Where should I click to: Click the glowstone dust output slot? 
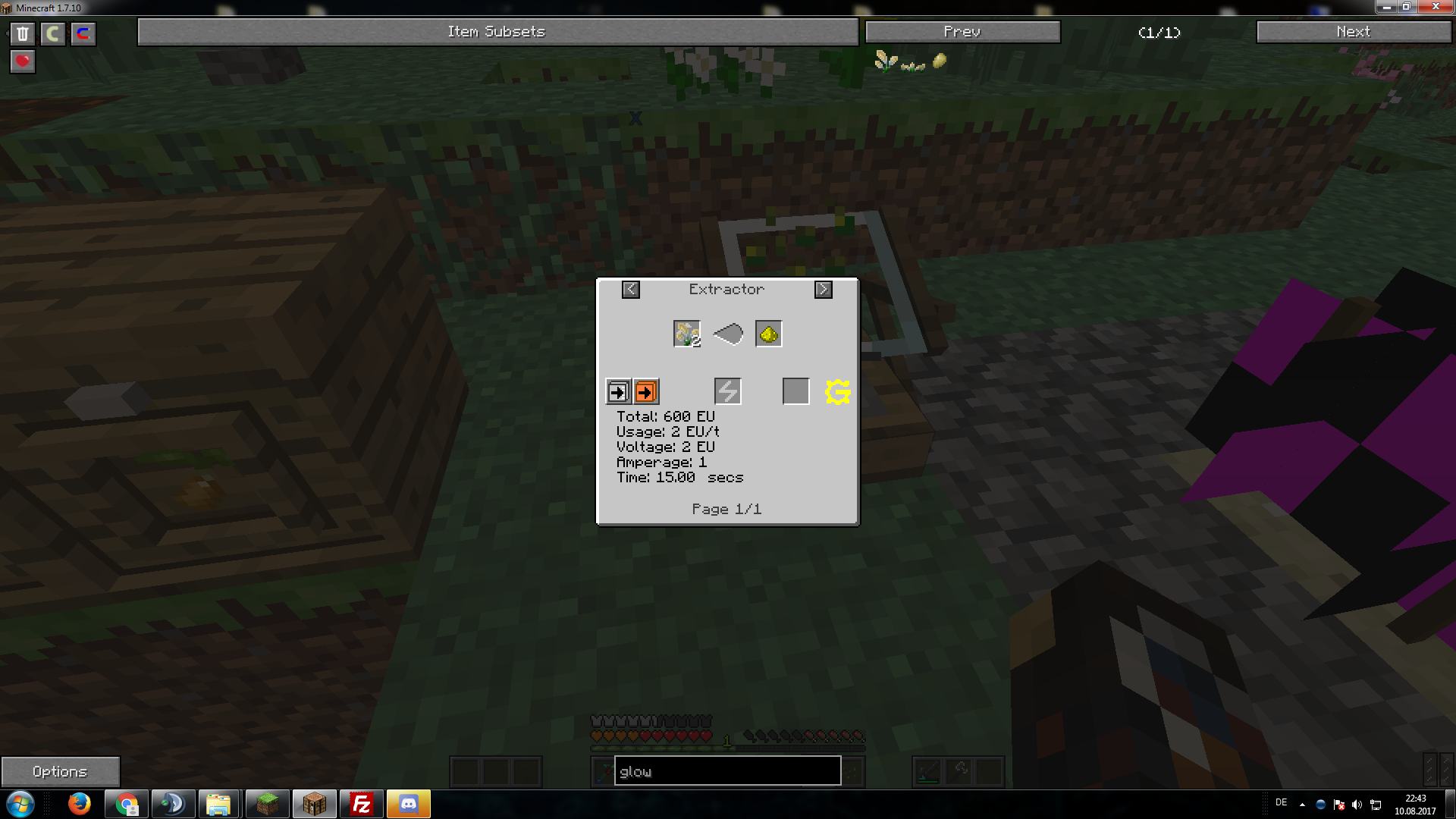(767, 333)
